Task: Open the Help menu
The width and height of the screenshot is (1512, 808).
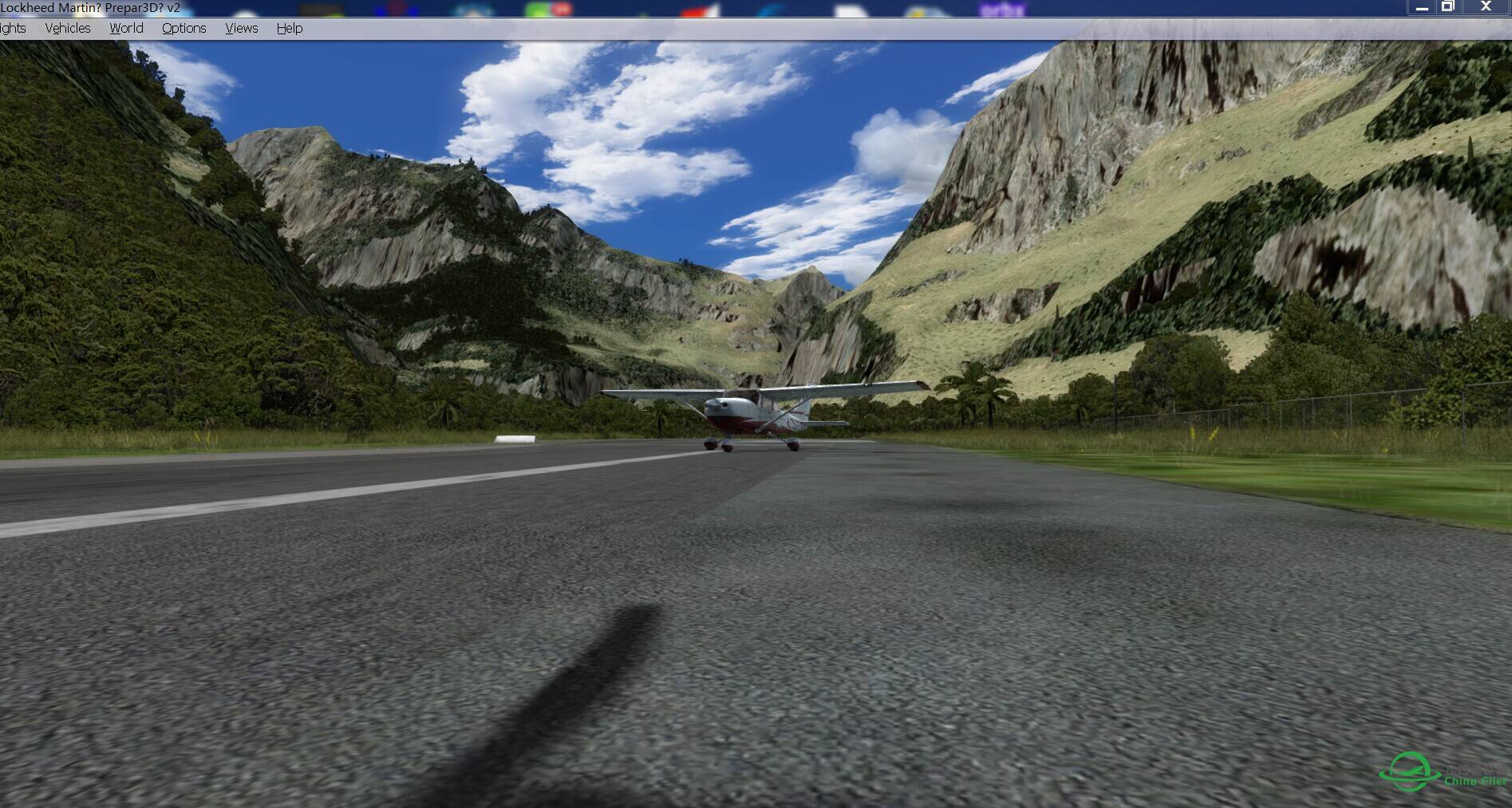Action: click(290, 28)
